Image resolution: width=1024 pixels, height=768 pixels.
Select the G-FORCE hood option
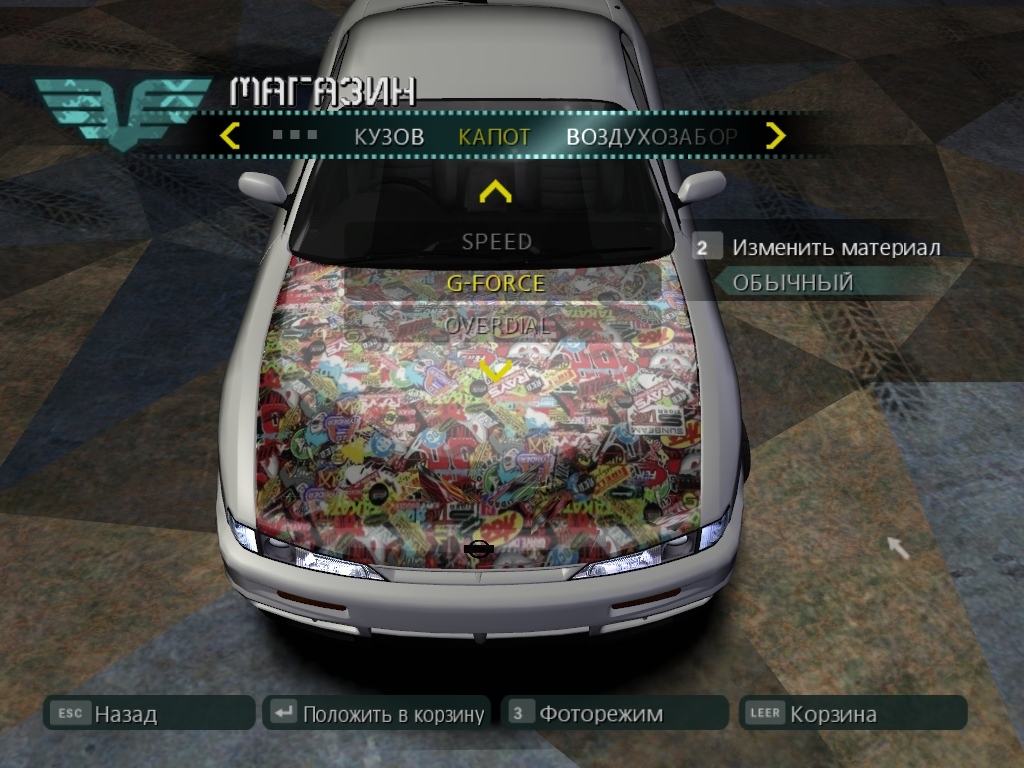(496, 283)
